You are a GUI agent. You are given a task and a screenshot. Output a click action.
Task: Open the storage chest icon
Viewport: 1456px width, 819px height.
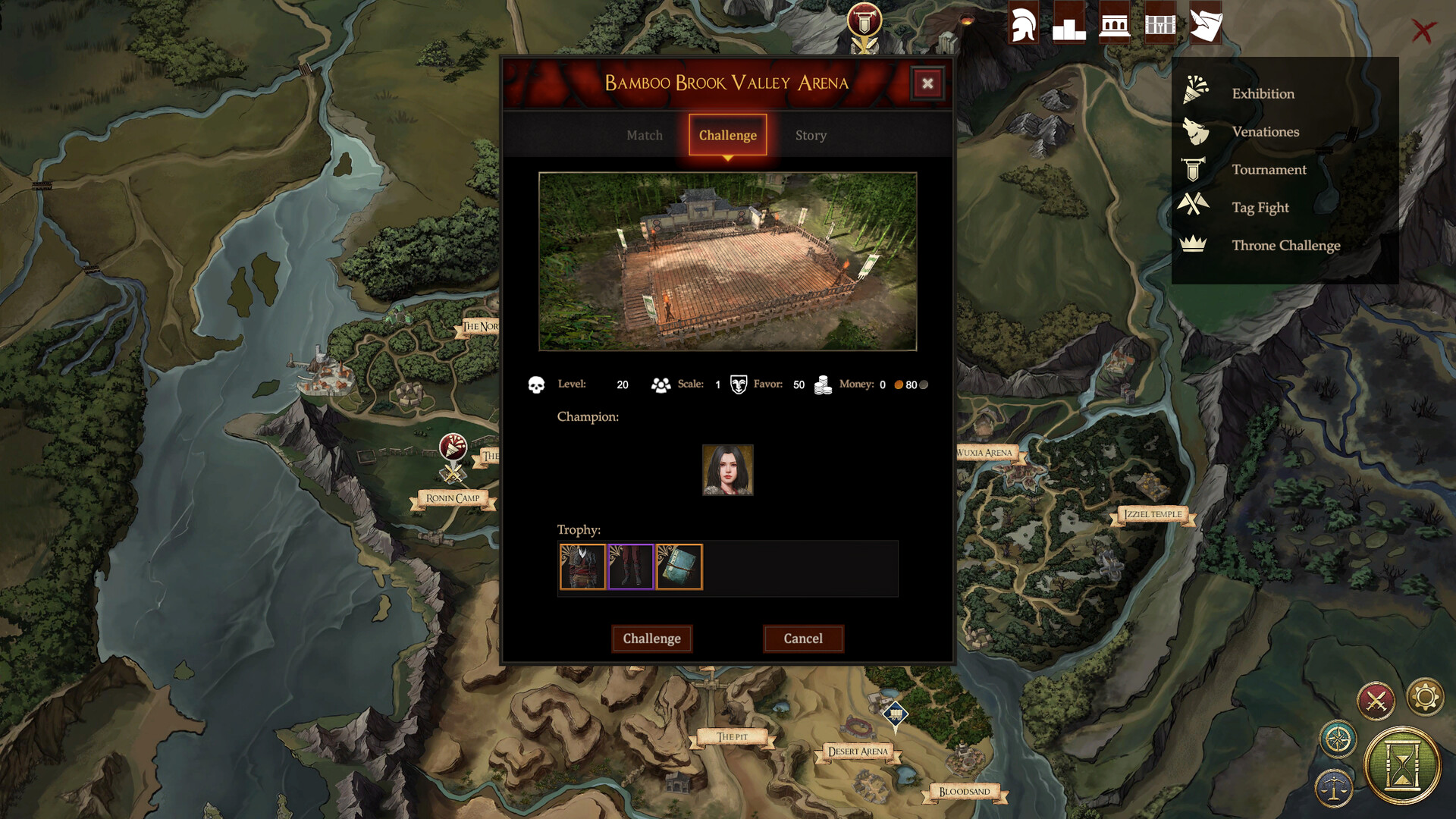click(x=1159, y=24)
